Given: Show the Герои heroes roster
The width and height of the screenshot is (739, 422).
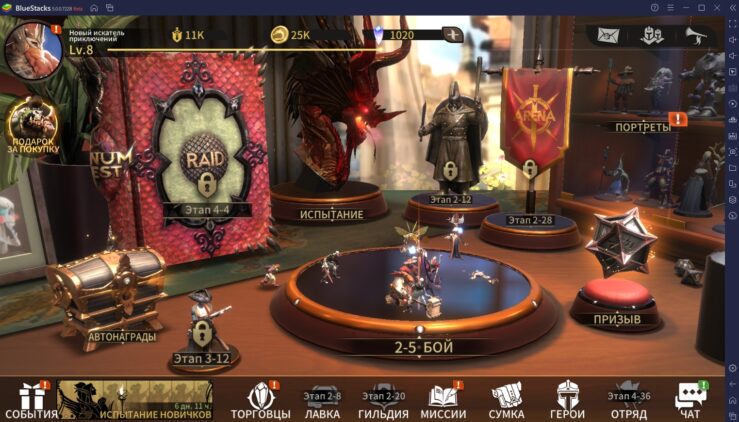Looking at the screenshot, I should pyautogui.click(x=567, y=399).
